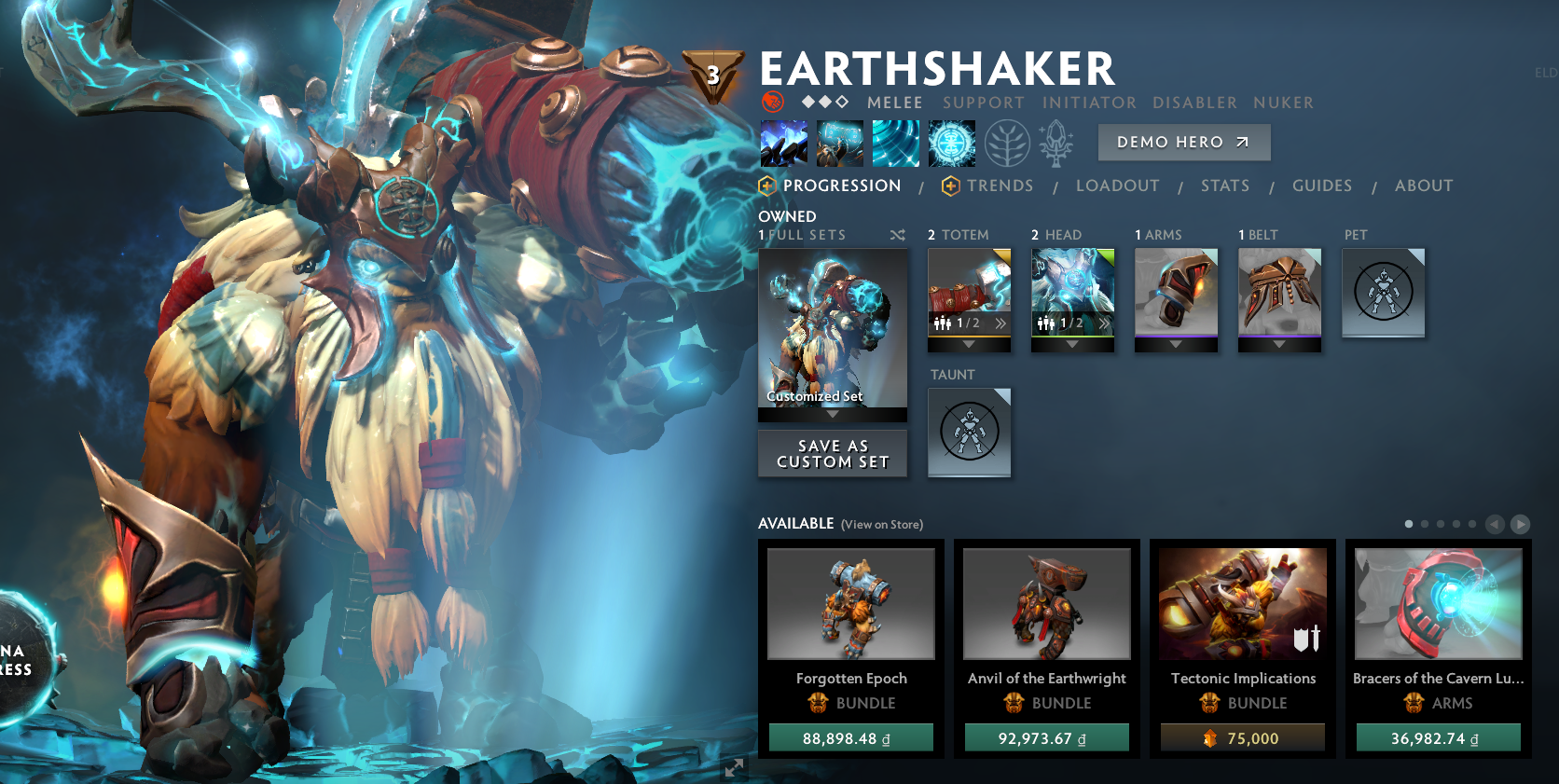View the Enchant Totem ability icon
The image size is (1559, 784).
pyautogui.click(x=840, y=143)
